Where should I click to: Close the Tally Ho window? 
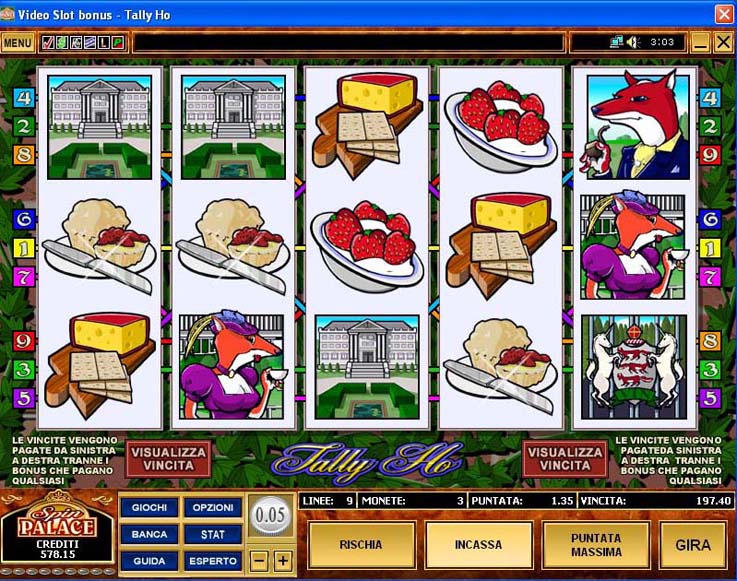click(723, 13)
